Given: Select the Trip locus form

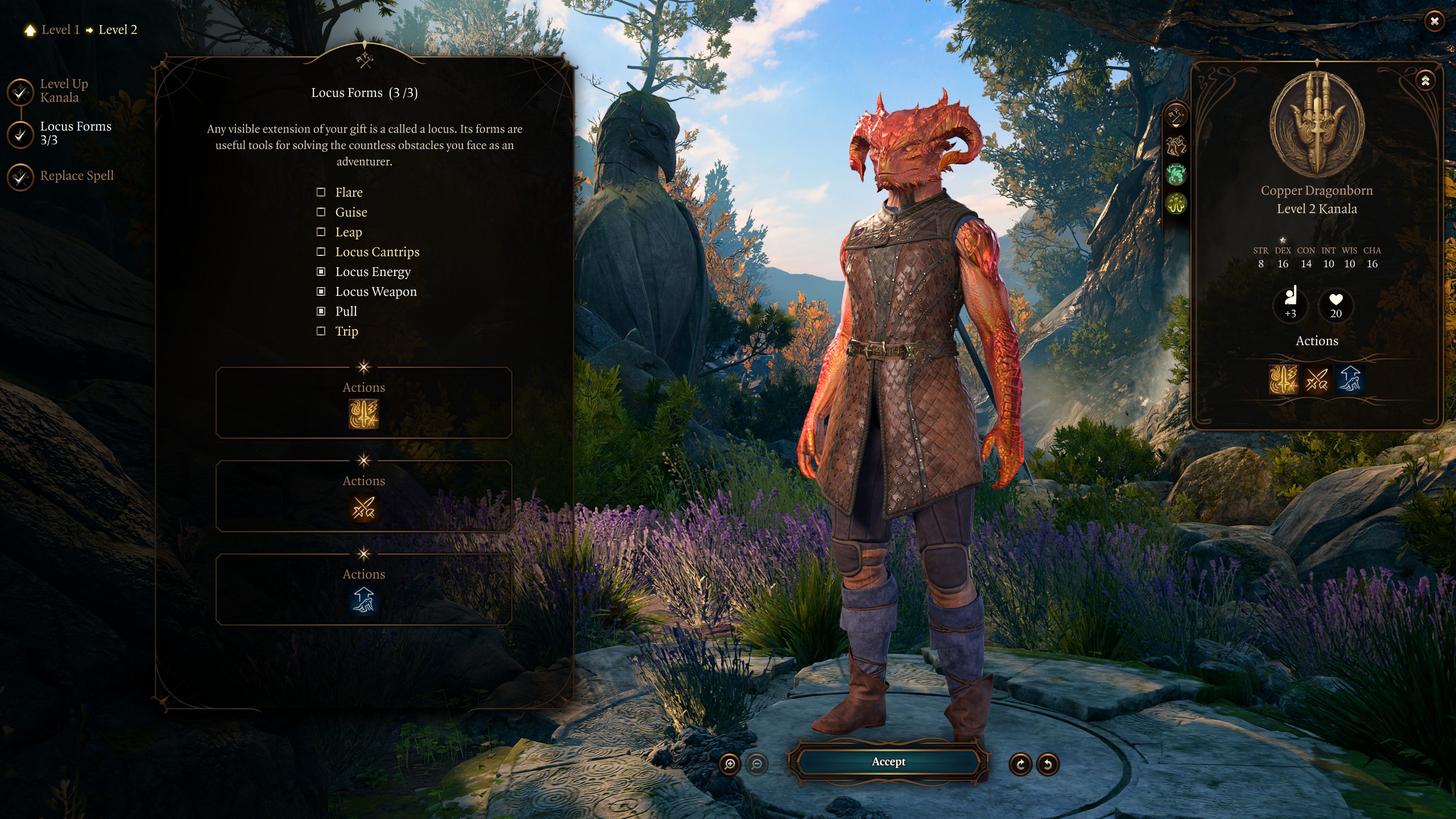Looking at the screenshot, I should click(x=321, y=332).
